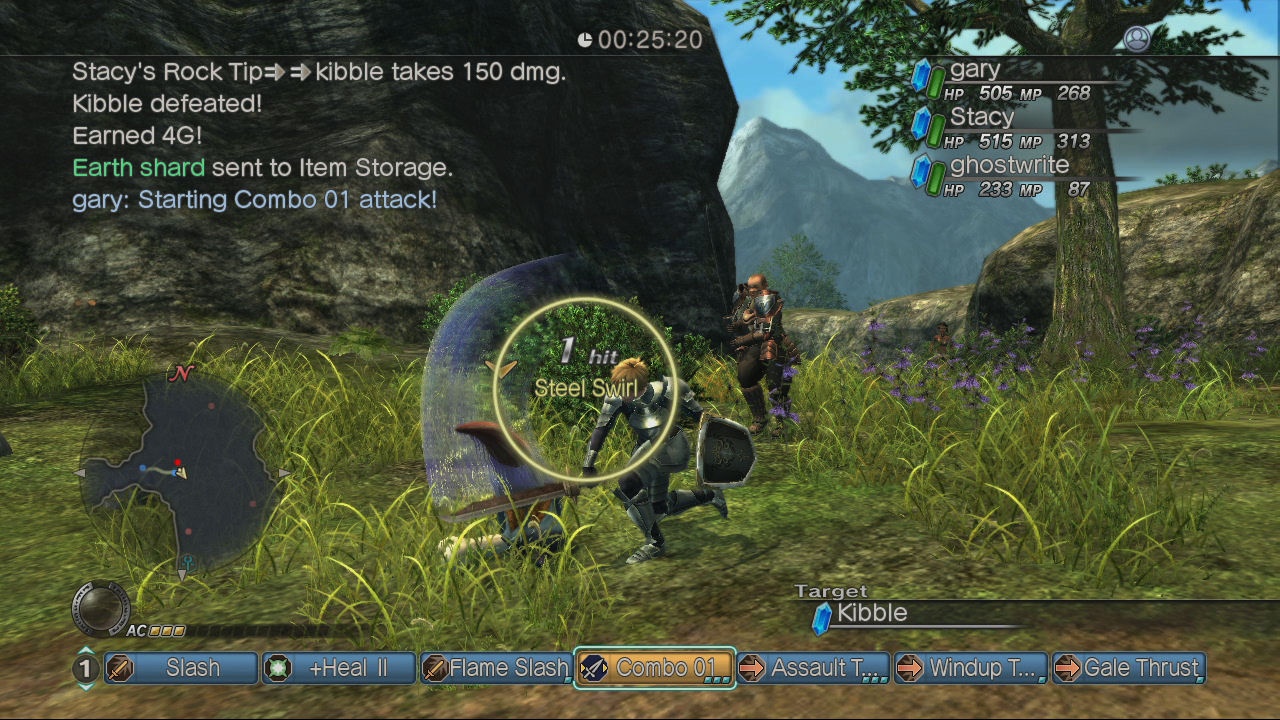Screen dimensions: 1280x720
Task: Open the player profile icon above party list
Action: tap(1137, 39)
